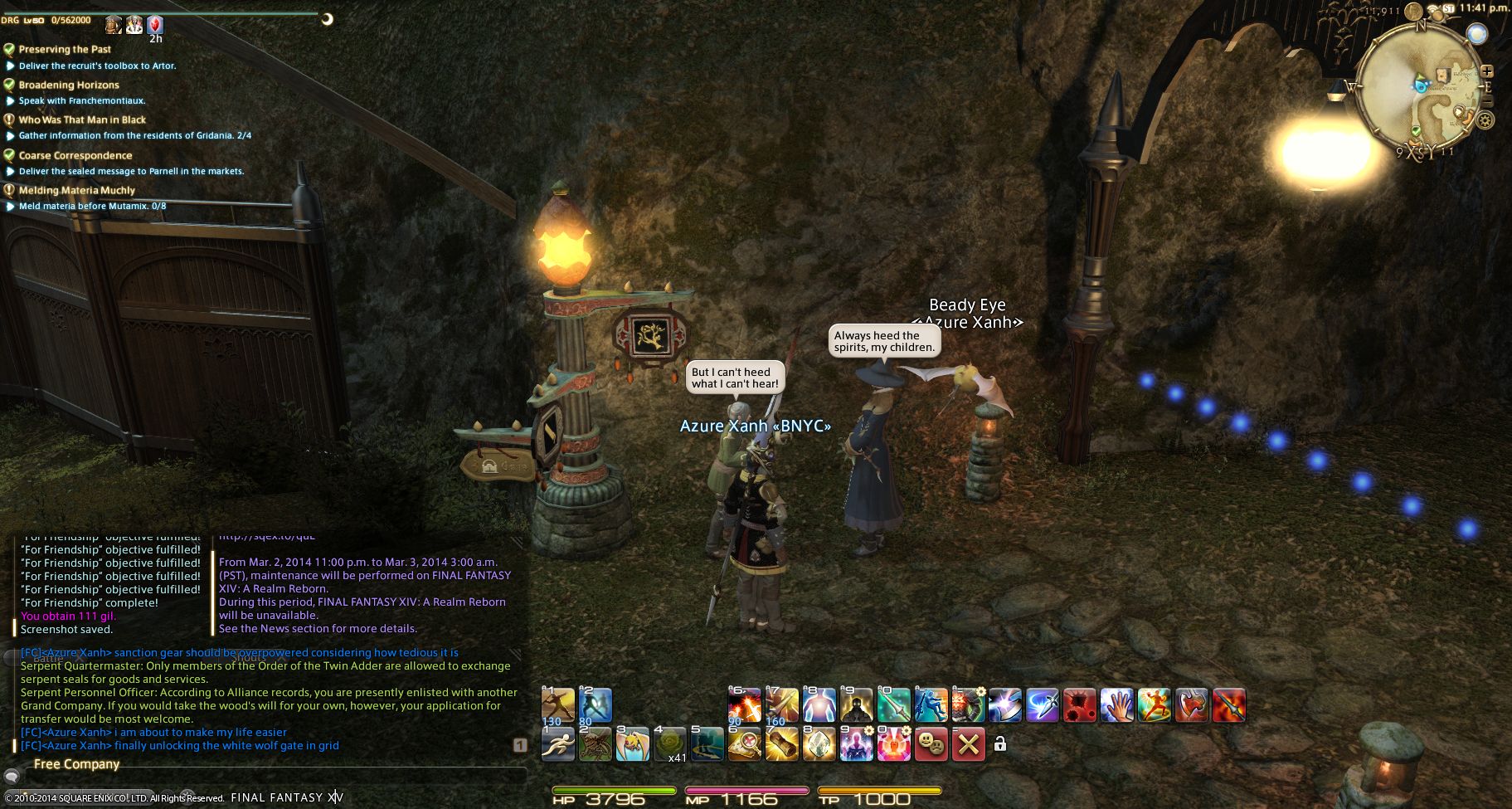The height and width of the screenshot is (809, 1512).
Task: Click the red X hotbar button
Action: click(968, 744)
